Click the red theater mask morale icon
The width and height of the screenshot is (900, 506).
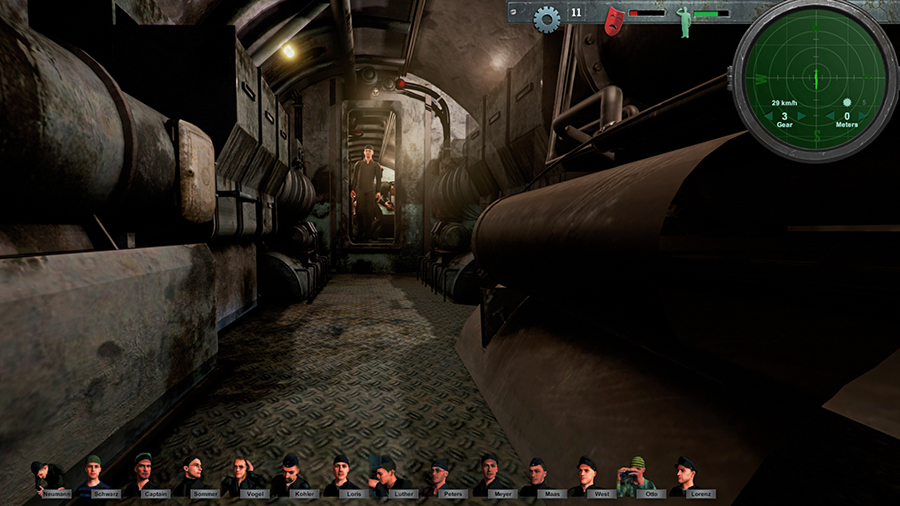[613, 19]
